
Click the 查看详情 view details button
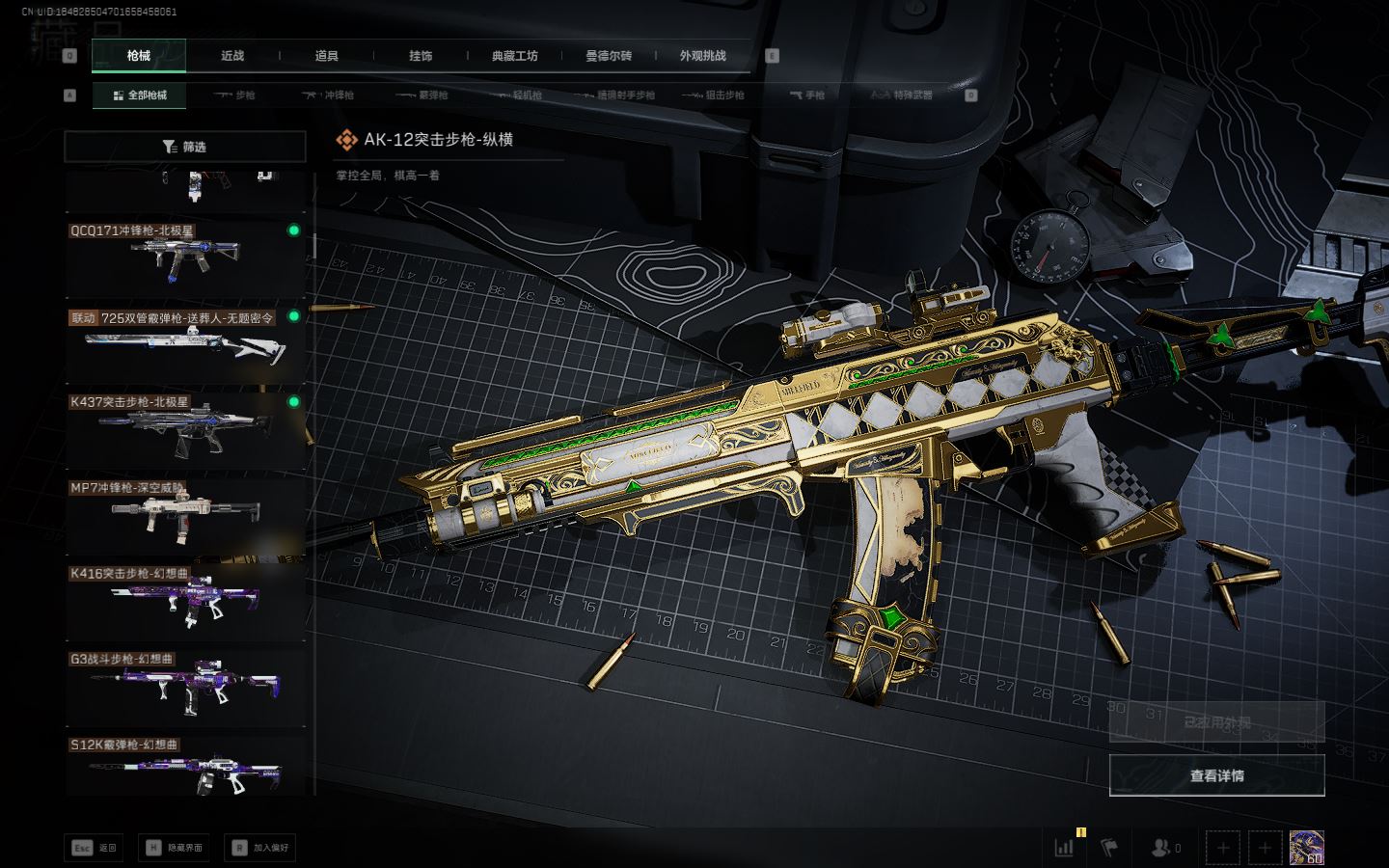pos(1216,775)
